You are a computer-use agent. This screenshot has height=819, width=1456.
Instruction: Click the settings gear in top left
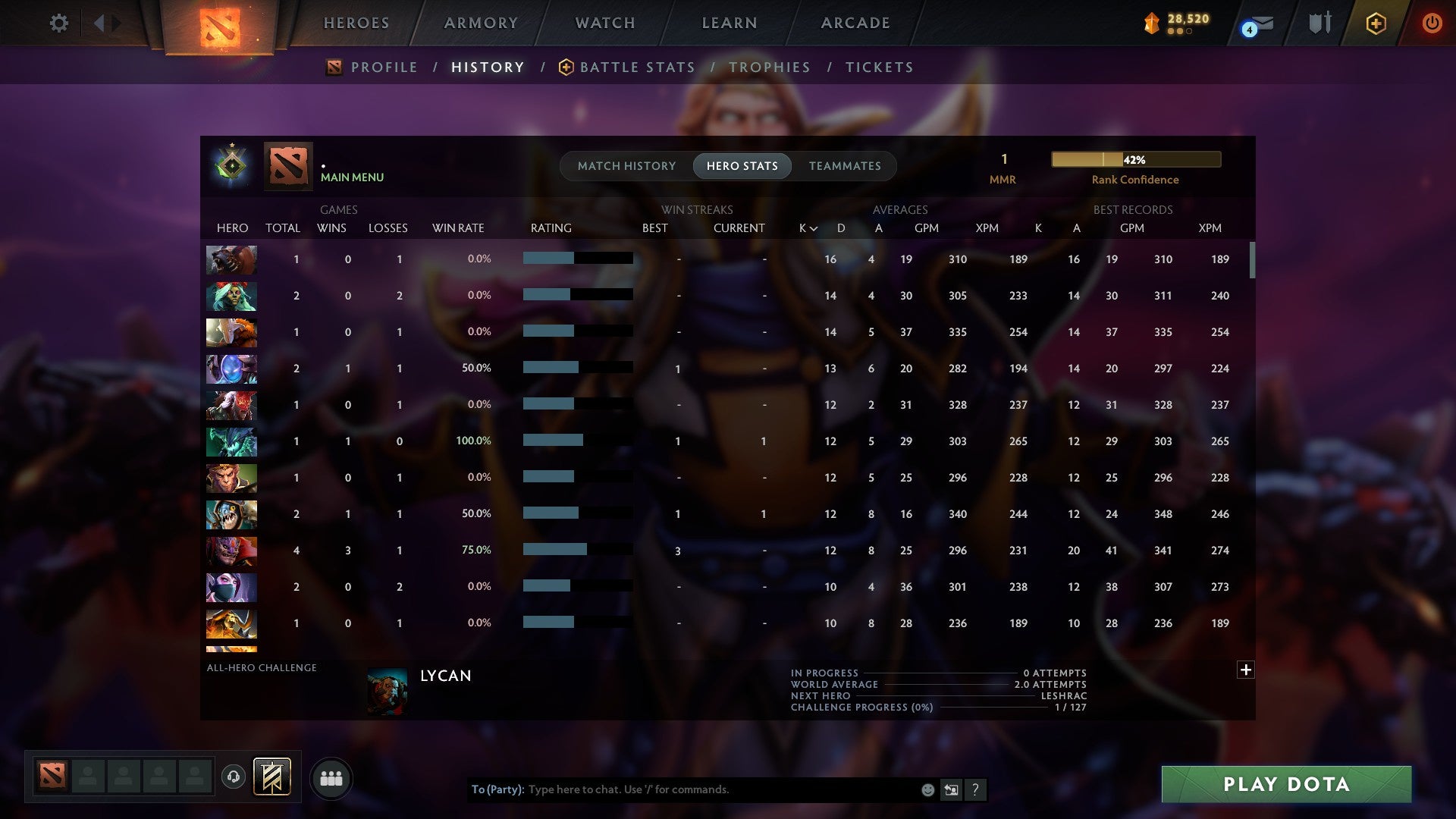(59, 23)
